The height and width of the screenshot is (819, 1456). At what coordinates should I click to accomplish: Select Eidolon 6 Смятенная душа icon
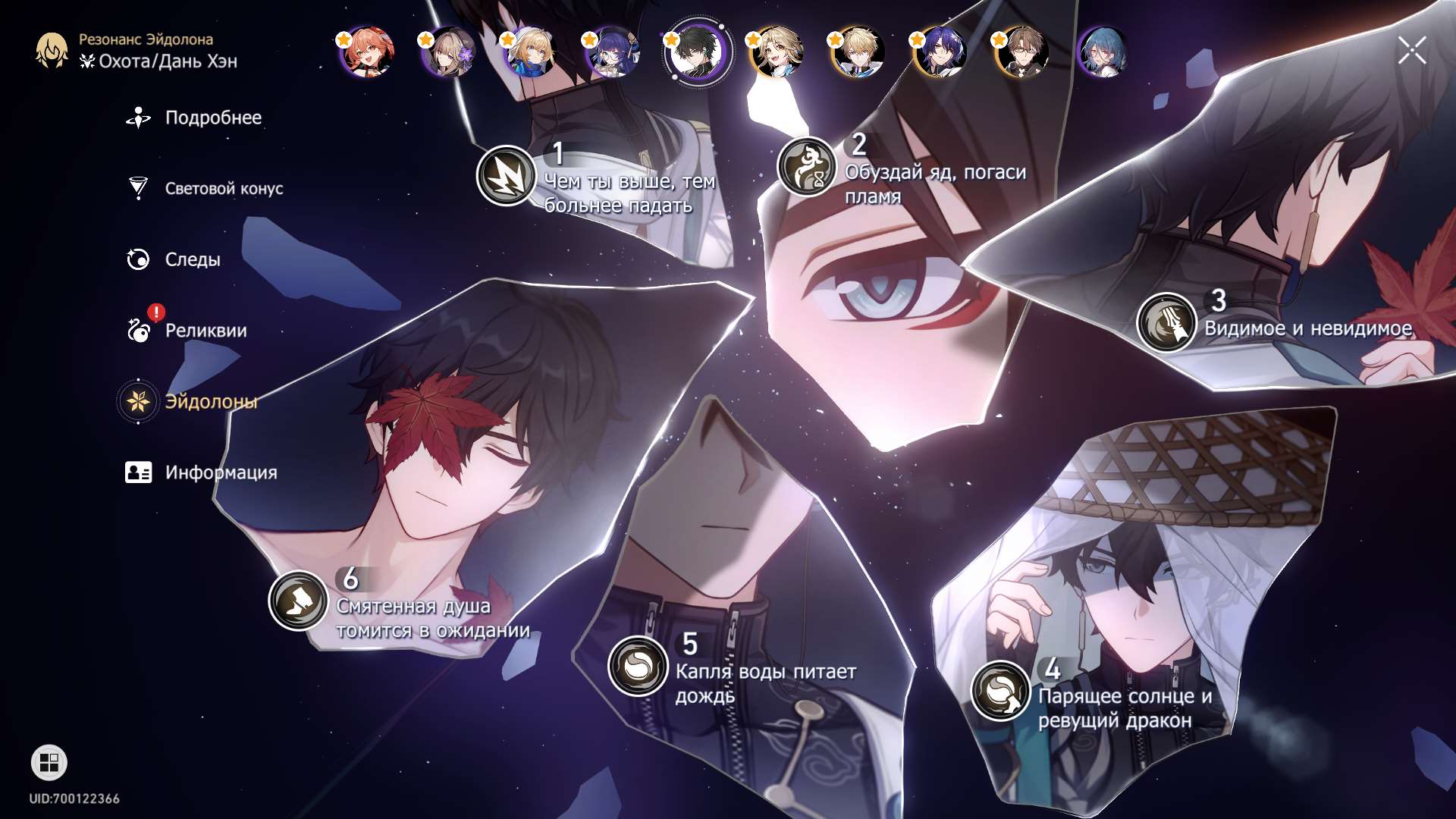(298, 601)
